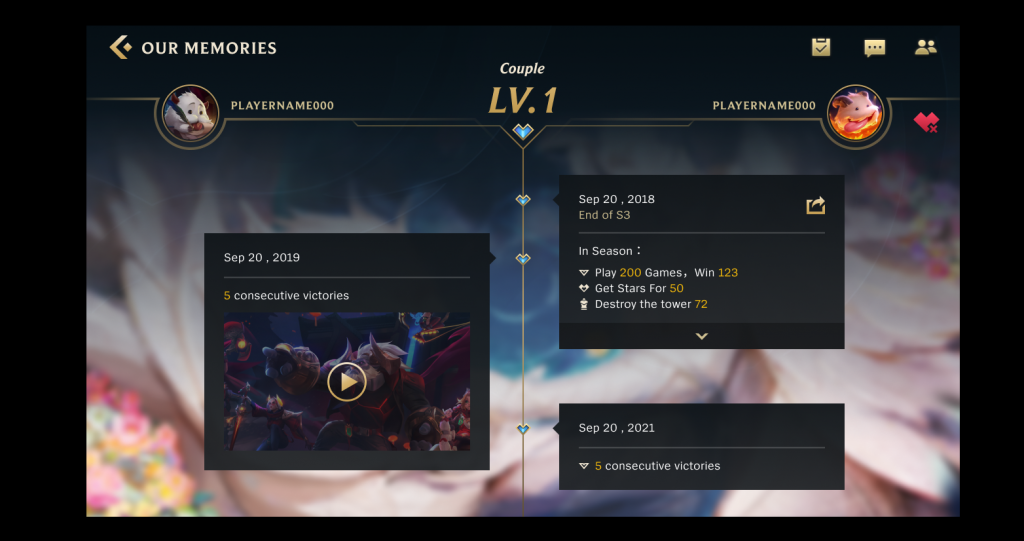Viewport: 1024px width, 541px height.
Task: Open the chat messages icon
Action: coord(874,47)
